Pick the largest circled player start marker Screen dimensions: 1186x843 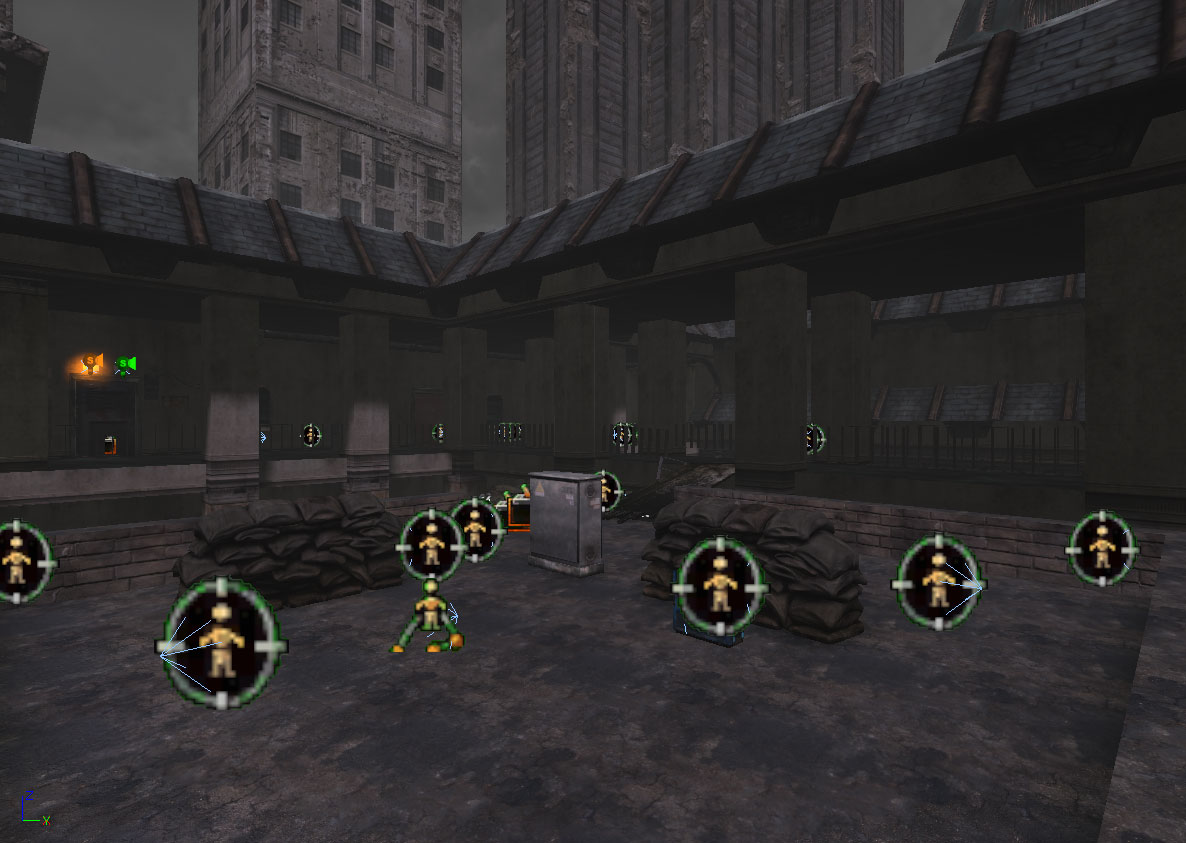tap(221, 645)
